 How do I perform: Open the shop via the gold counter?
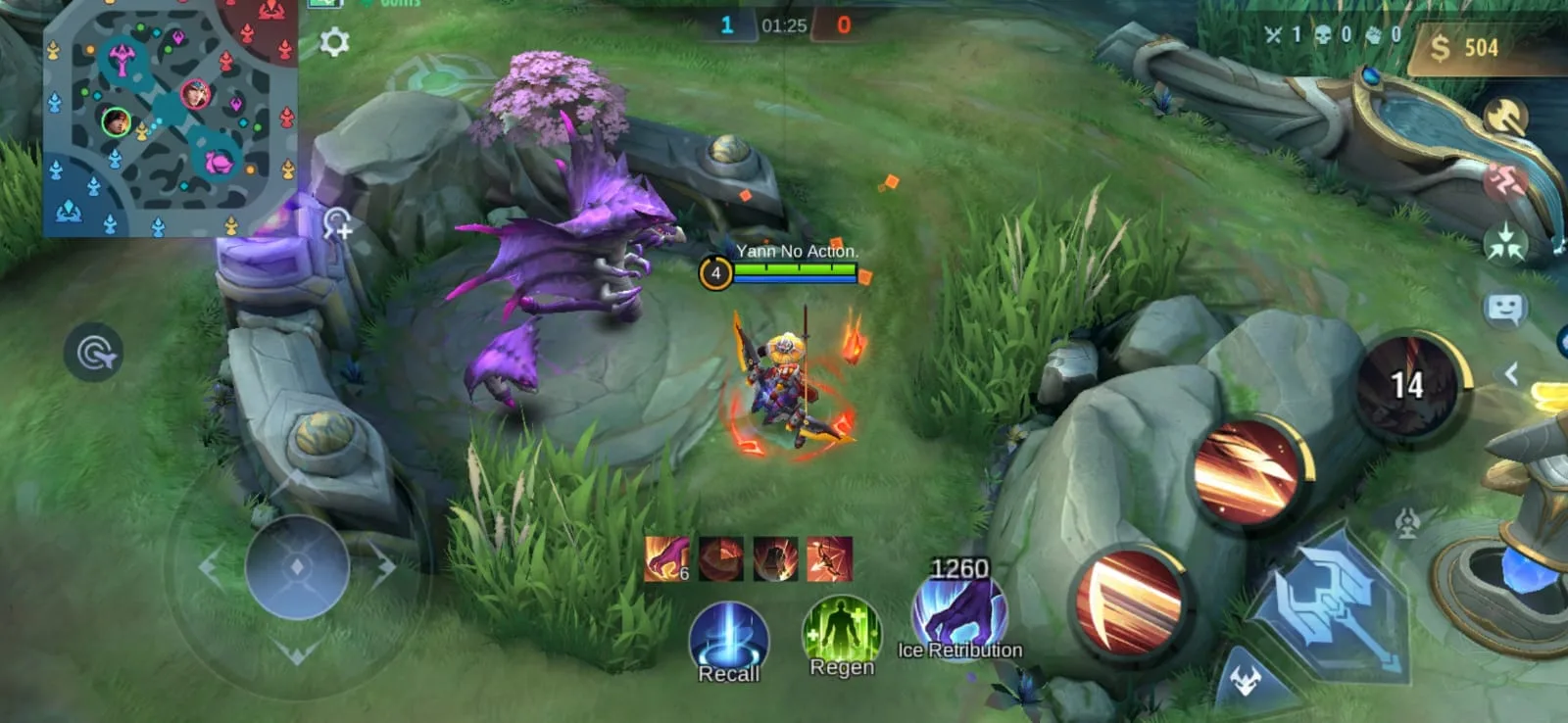1464,47
